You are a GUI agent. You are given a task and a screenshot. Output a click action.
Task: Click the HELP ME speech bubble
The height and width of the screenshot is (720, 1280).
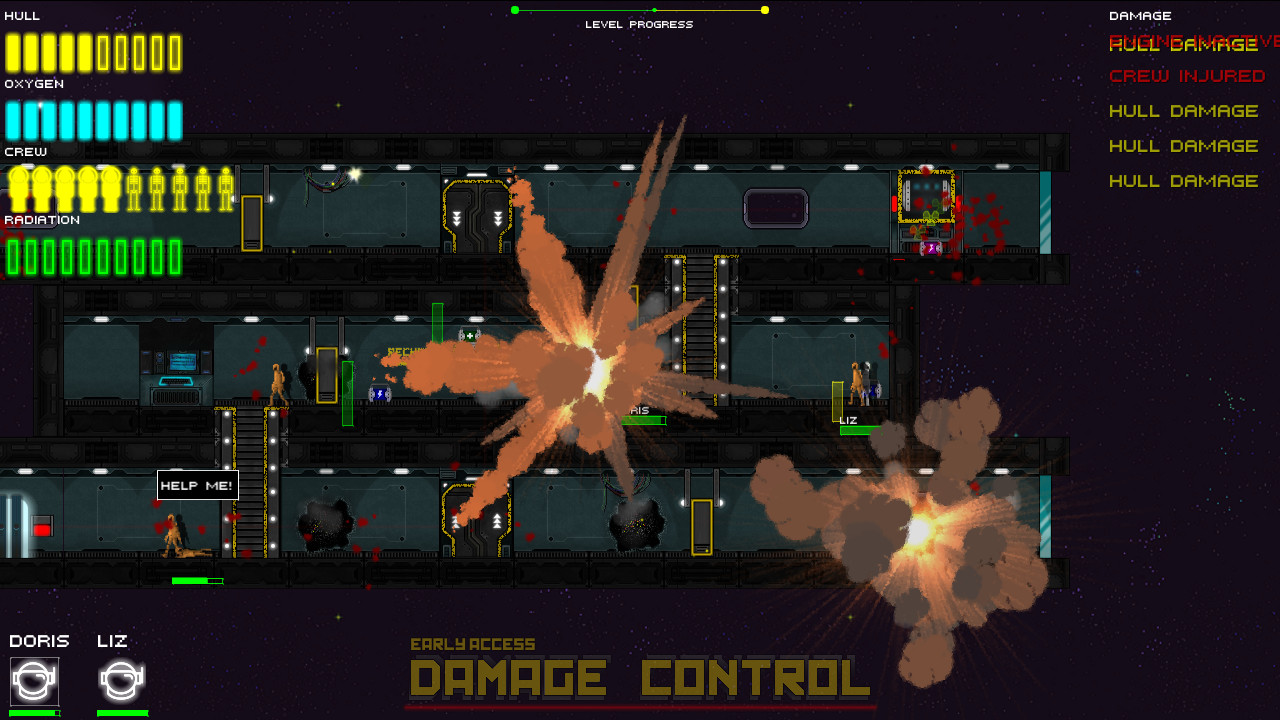(196, 484)
